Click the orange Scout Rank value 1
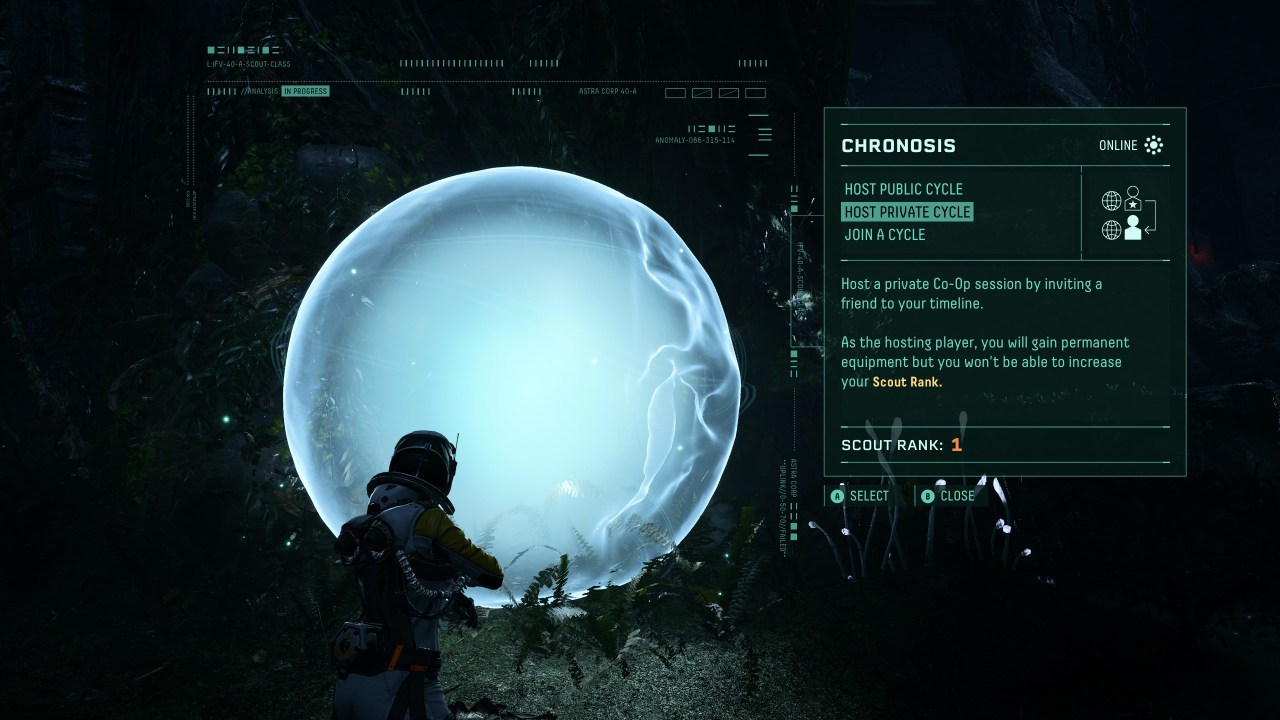 click(x=957, y=444)
